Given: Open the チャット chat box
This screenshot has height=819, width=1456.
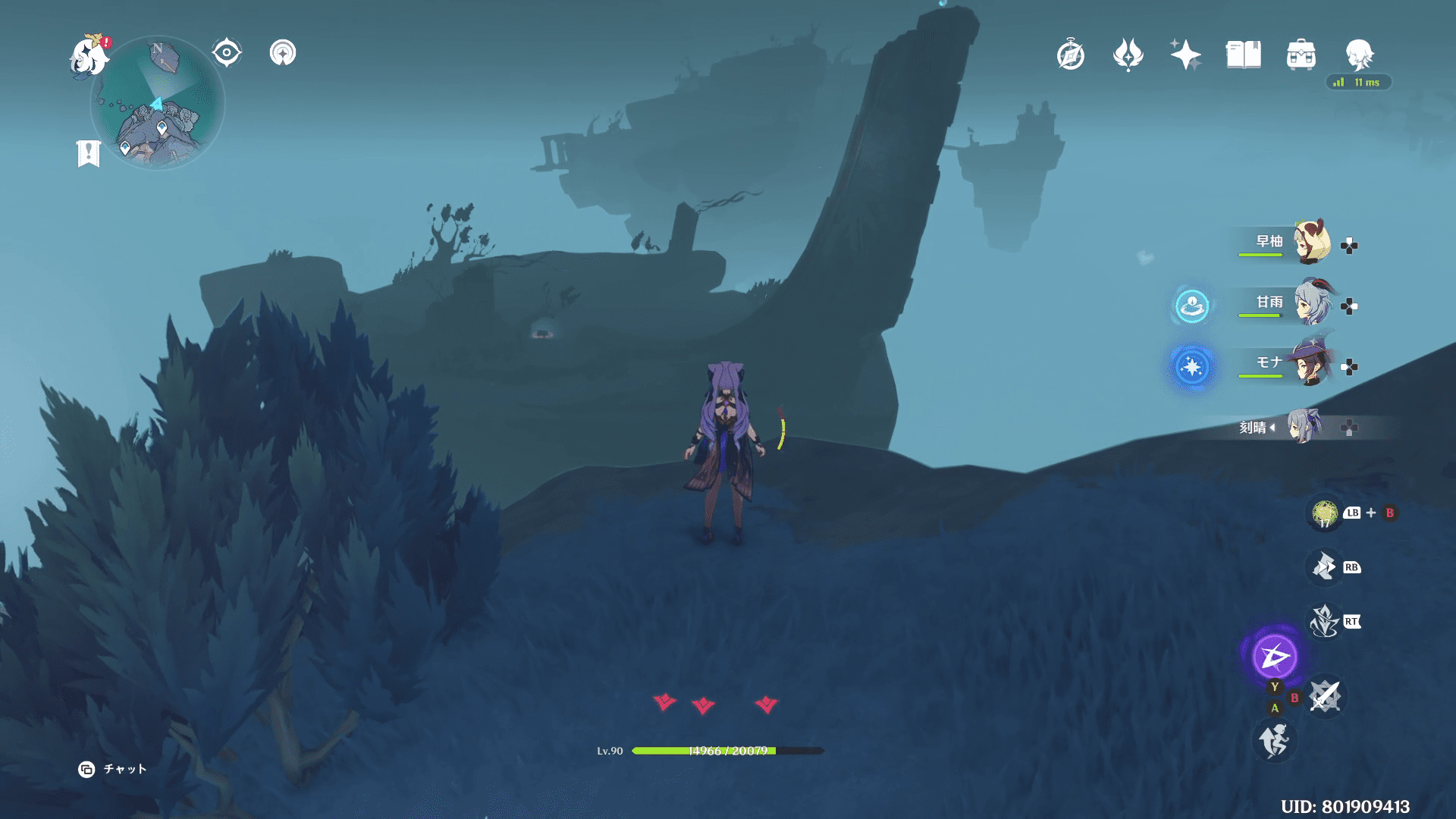Looking at the screenshot, I should pos(113,769).
